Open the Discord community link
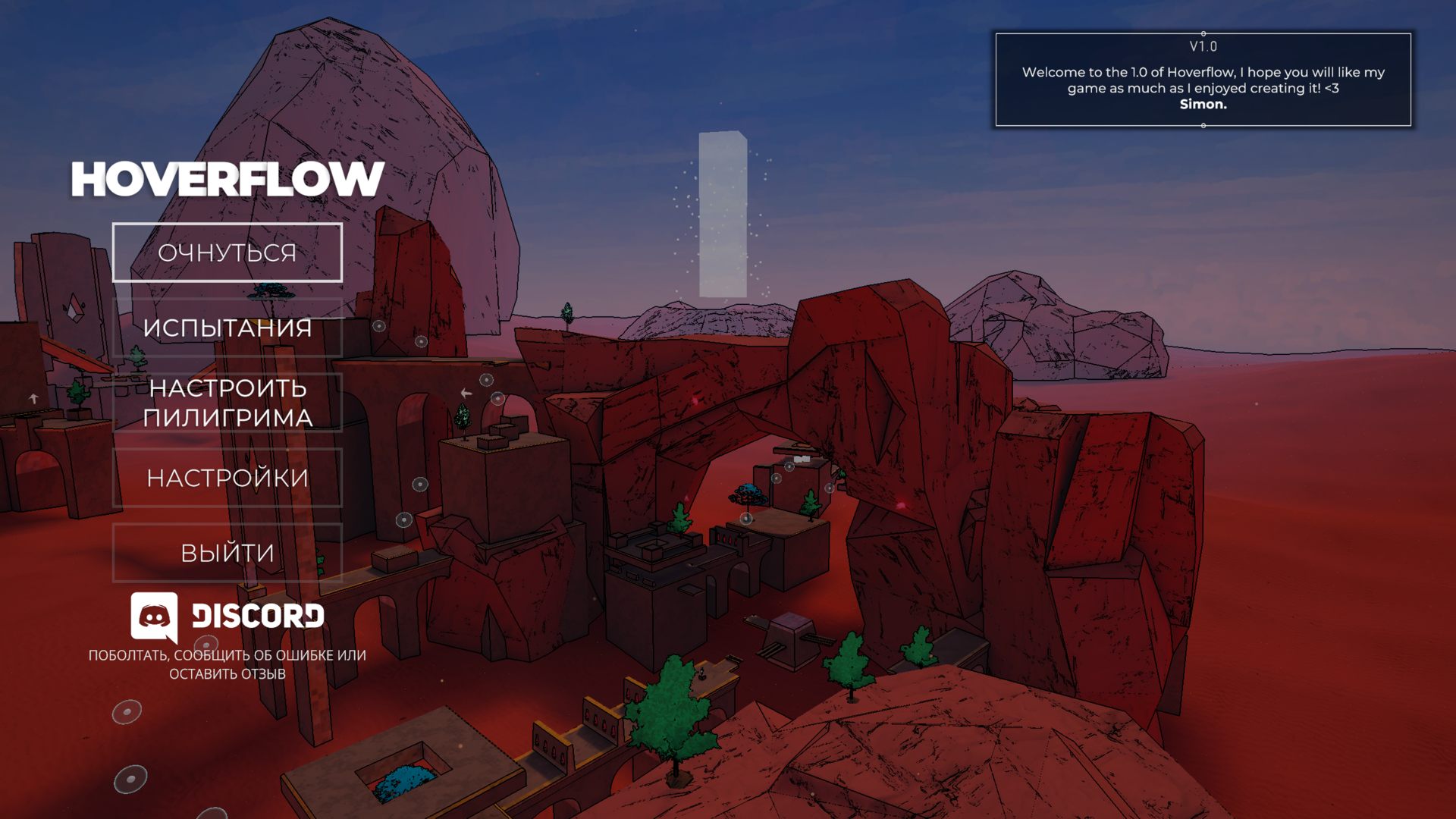1456x819 pixels. [227, 616]
